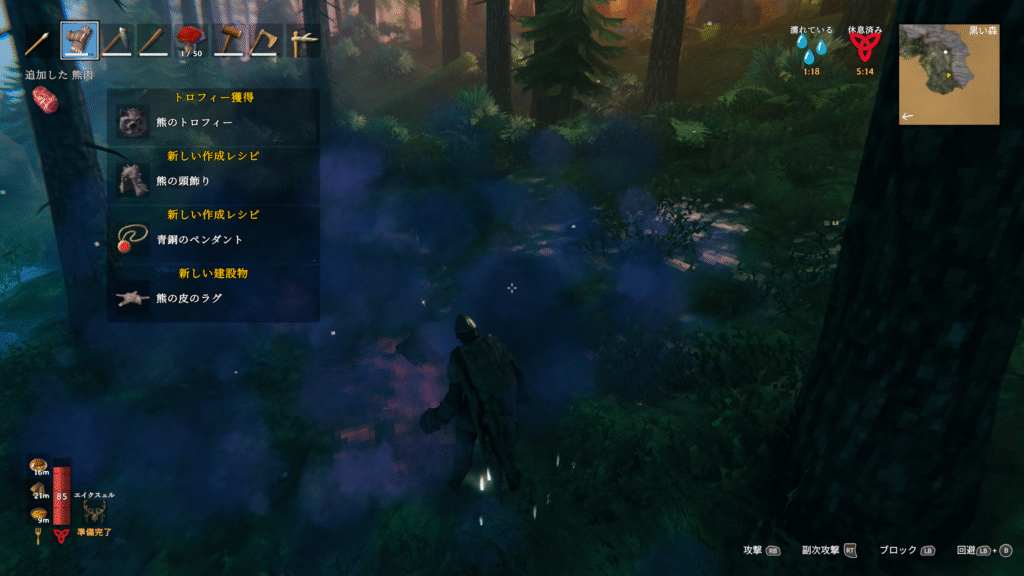This screenshot has height=576, width=1024.
Task: Select the spear hotbar slot
Action: pyautogui.click(x=41, y=41)
